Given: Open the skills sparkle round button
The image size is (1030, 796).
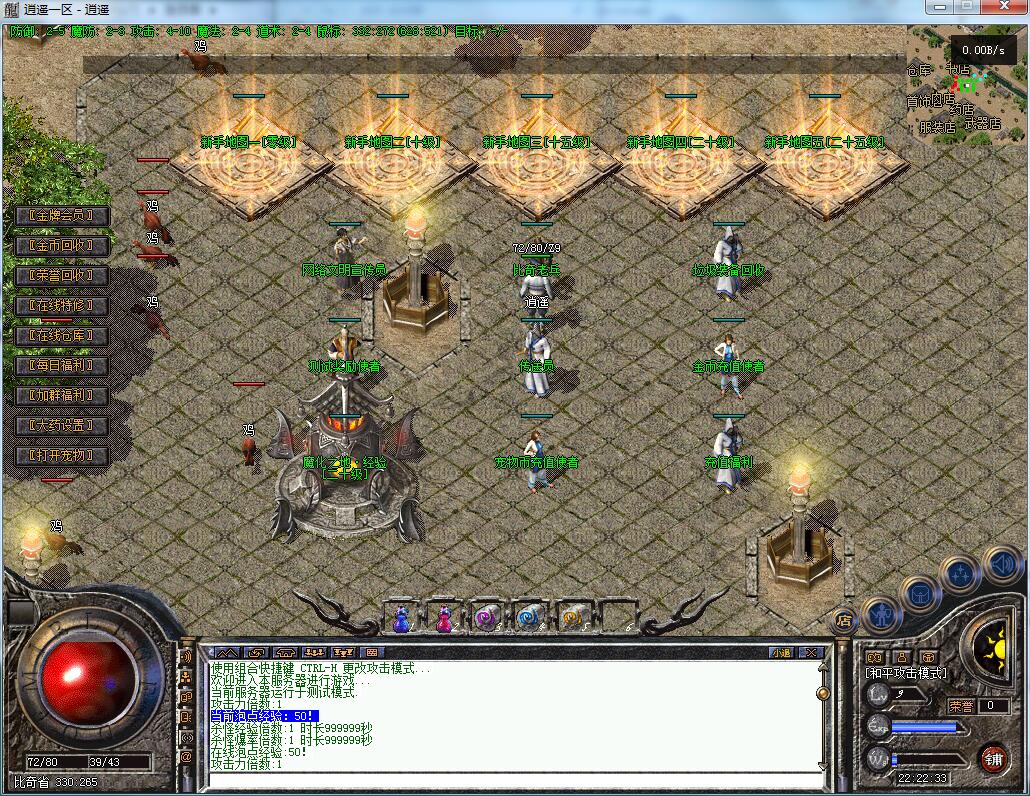Looking at the screenshot, I should [960, 575].
